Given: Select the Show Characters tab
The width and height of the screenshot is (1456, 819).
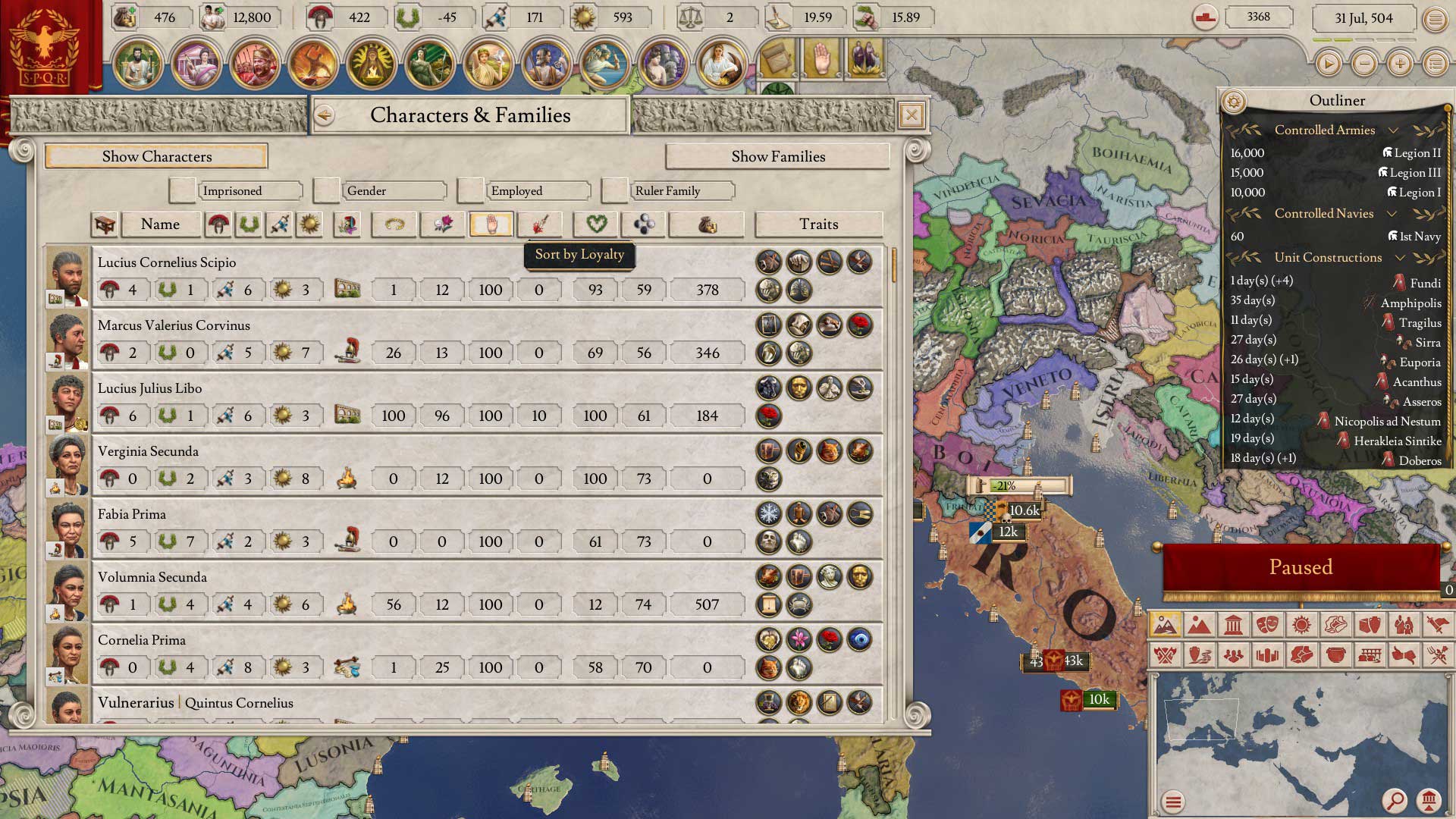Looking at the screenshot, I should 156,156.
